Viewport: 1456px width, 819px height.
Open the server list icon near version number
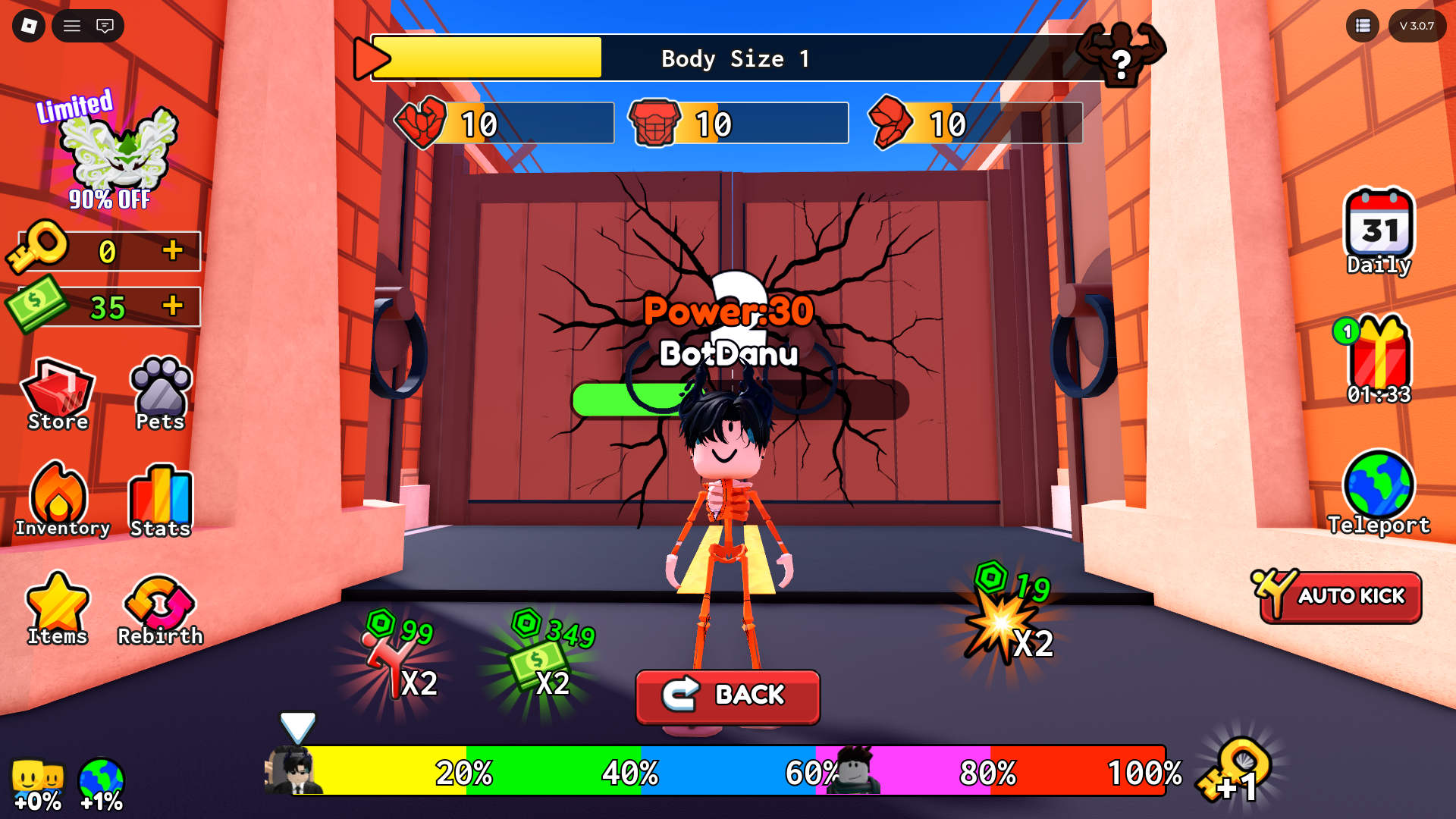click(1362, 26)
